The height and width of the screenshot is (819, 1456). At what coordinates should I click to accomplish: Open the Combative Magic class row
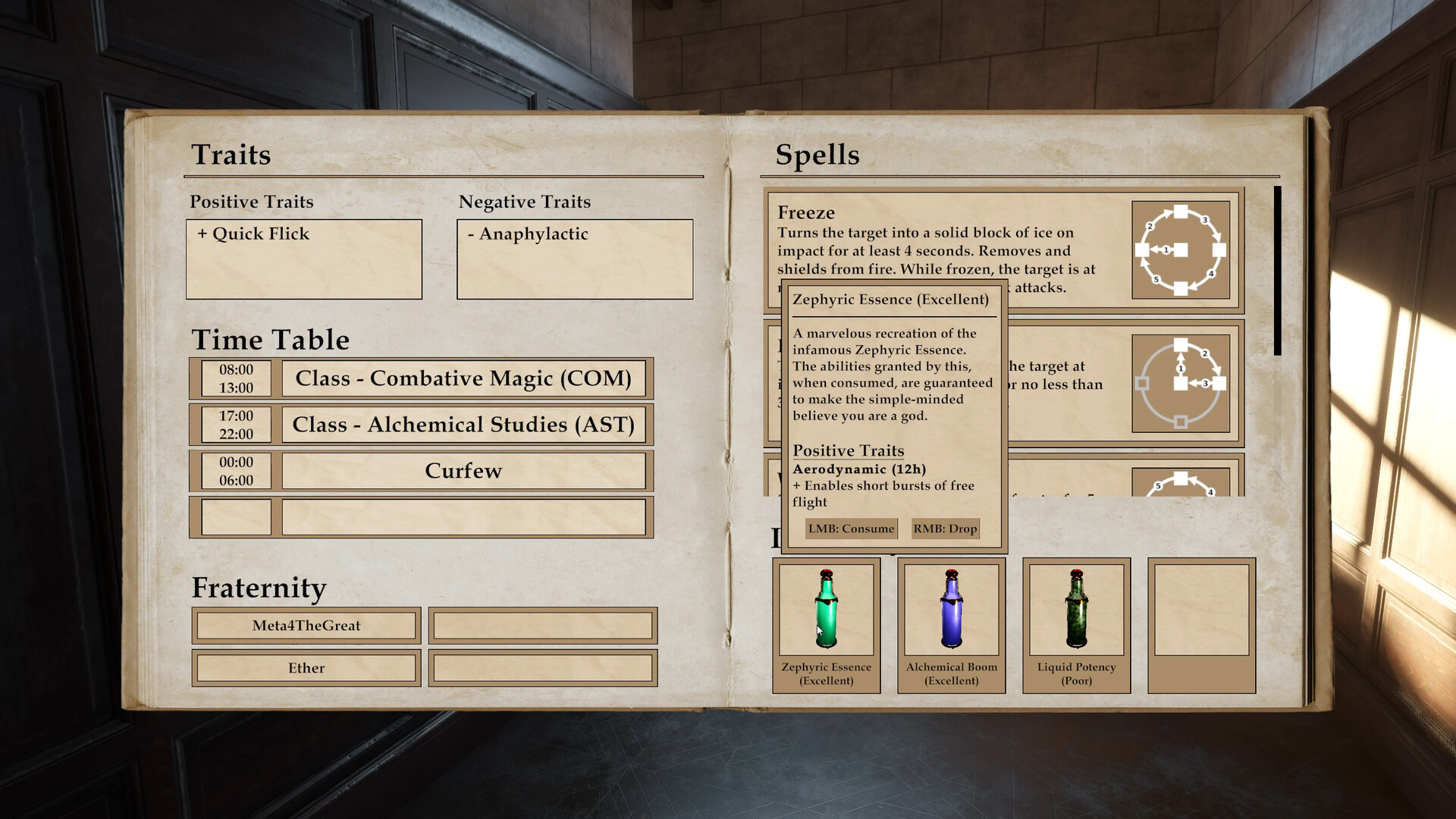463,378
